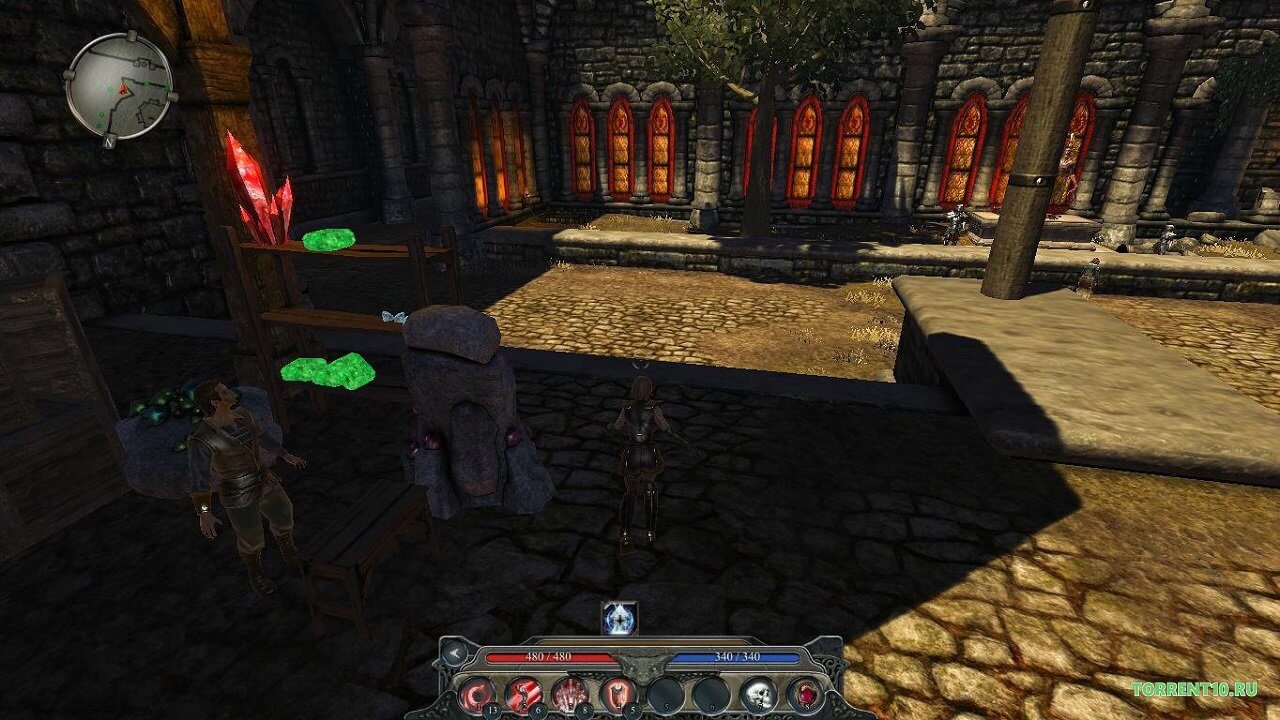Use the red gem hotbar slot
Screen dimensions: 1280x720
click(805, 693)
